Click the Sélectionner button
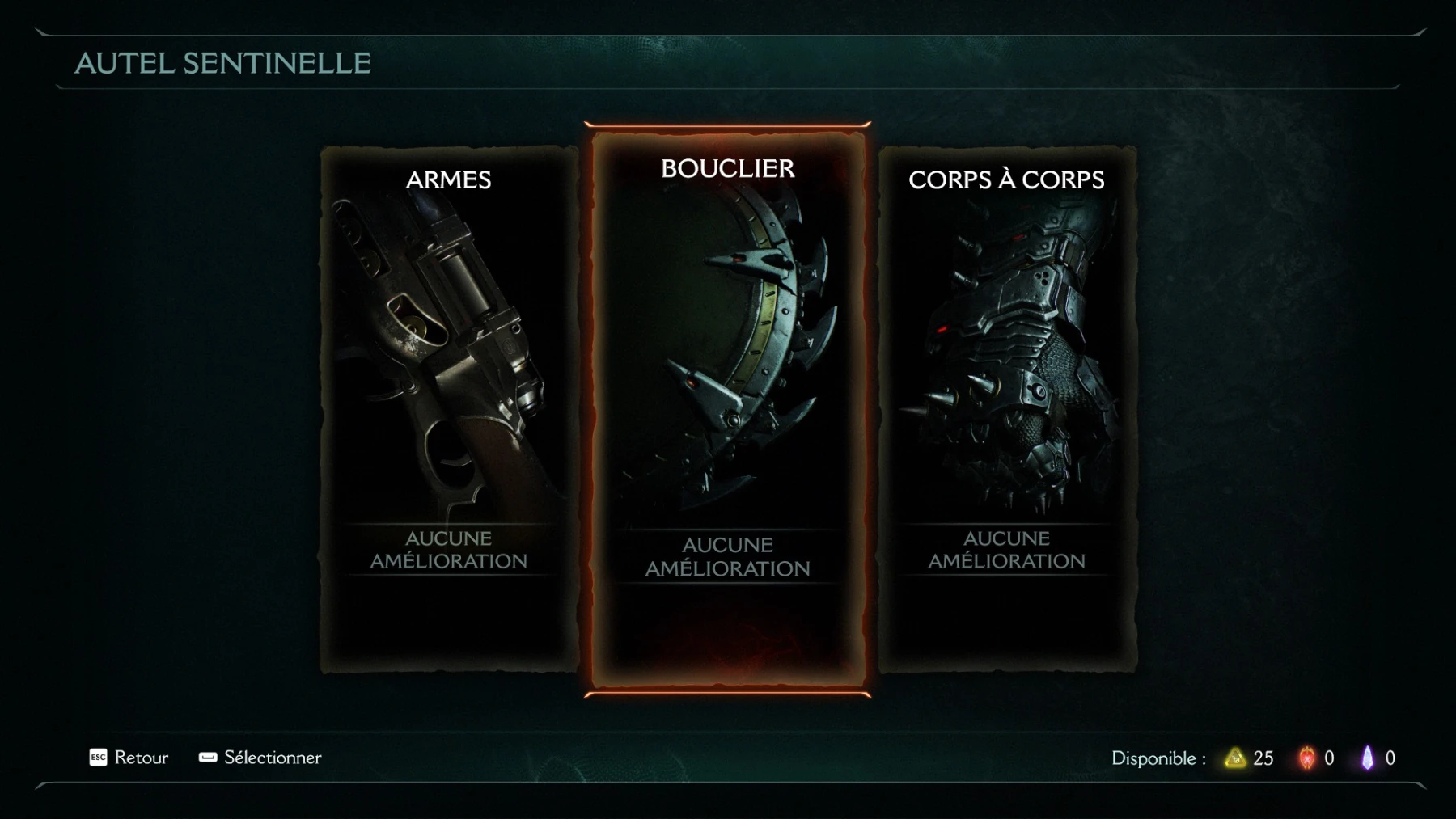1456x819 pixels. point(260,758)
